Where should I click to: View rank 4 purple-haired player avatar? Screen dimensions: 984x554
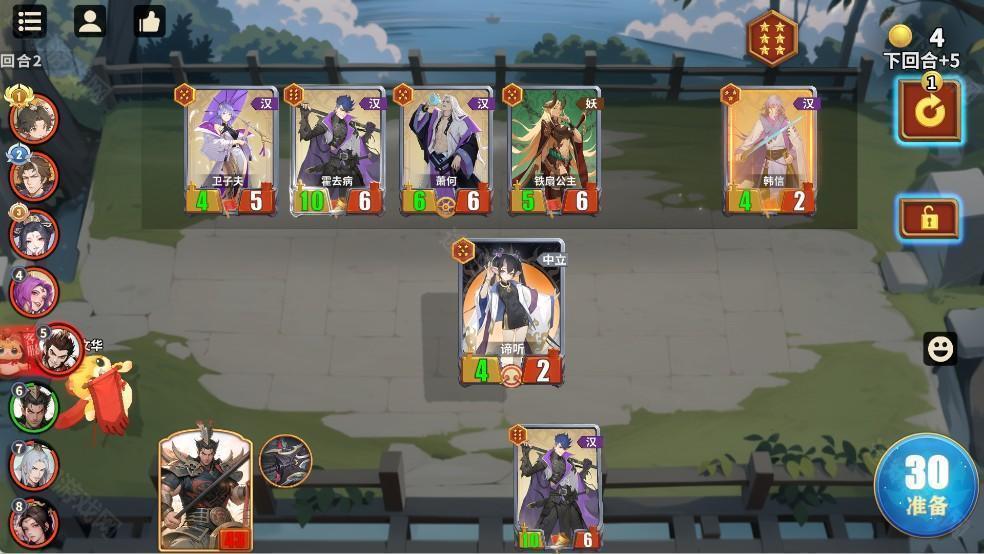[x=34, y=293]
